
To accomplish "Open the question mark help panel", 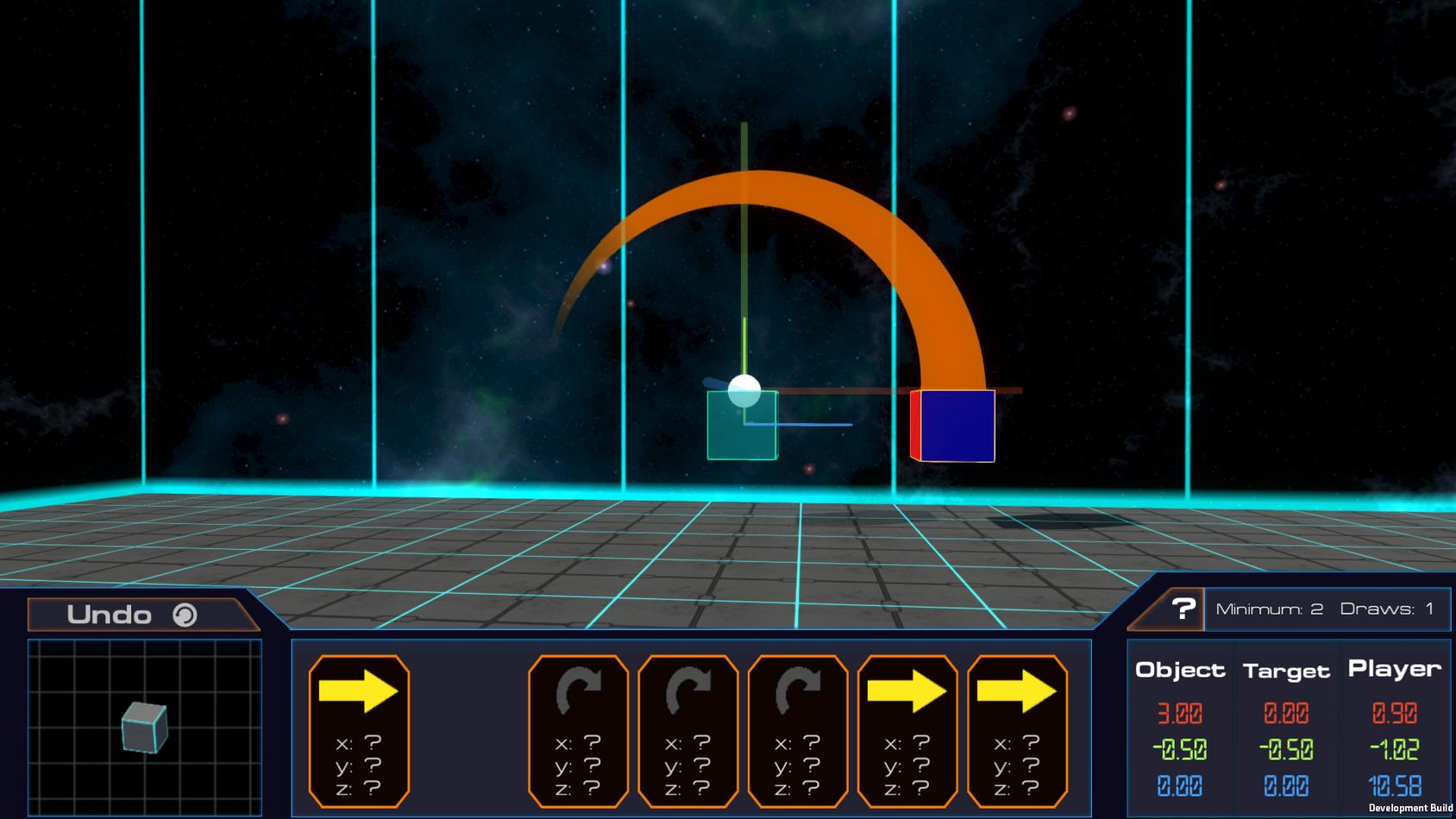I will pos(1181,610).
